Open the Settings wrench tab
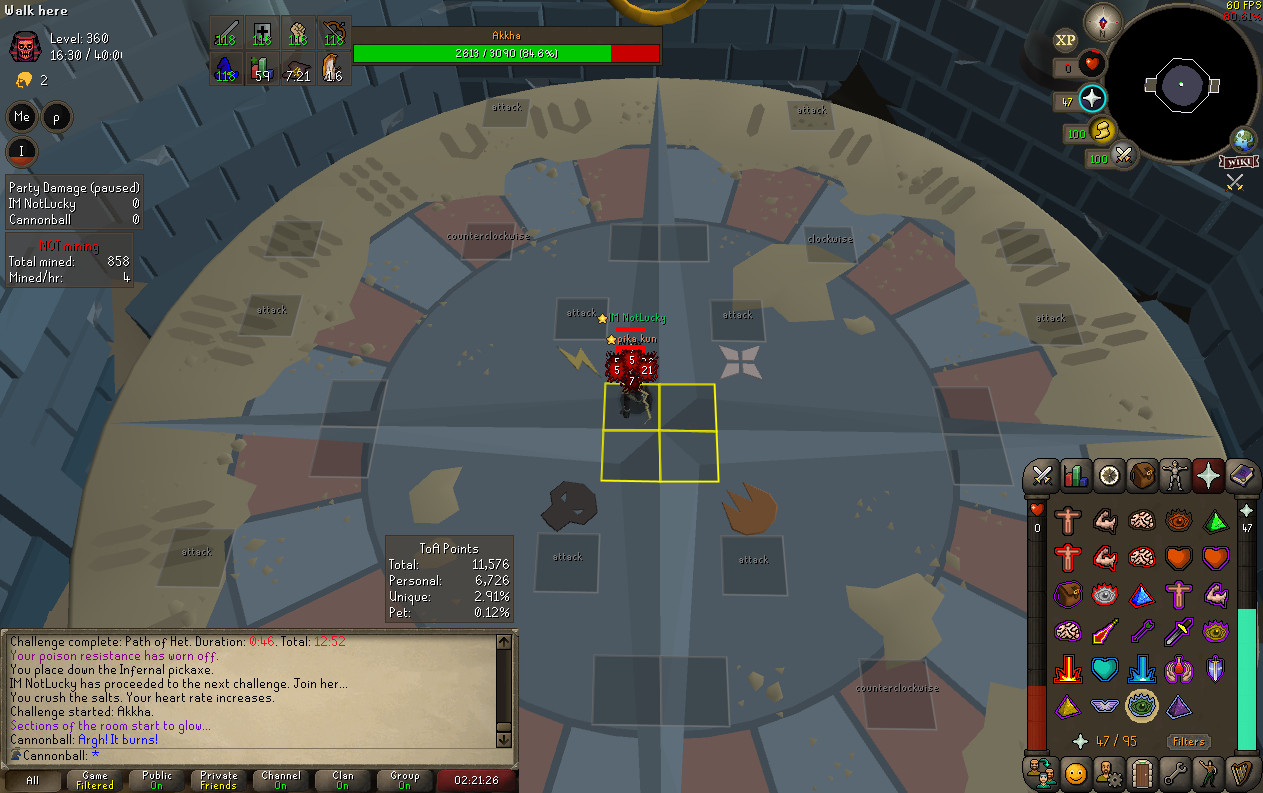This screenshot has height=793, width=1263. (1174, 773)
